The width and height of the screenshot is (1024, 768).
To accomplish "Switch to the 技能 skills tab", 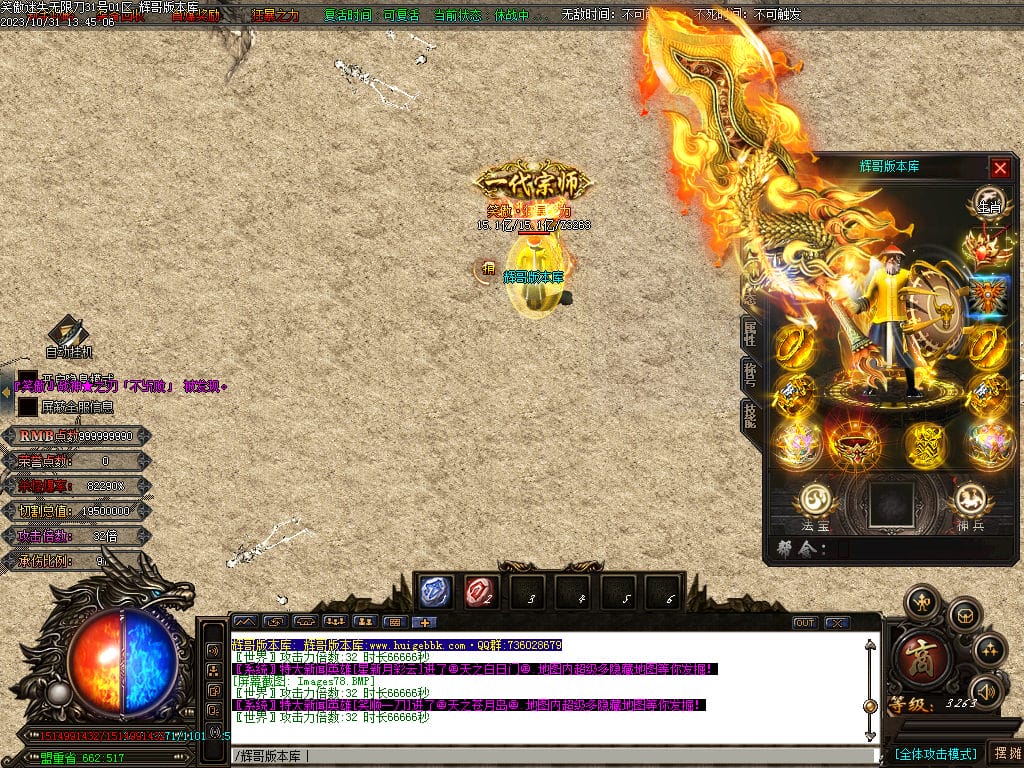I will [749, 413].
